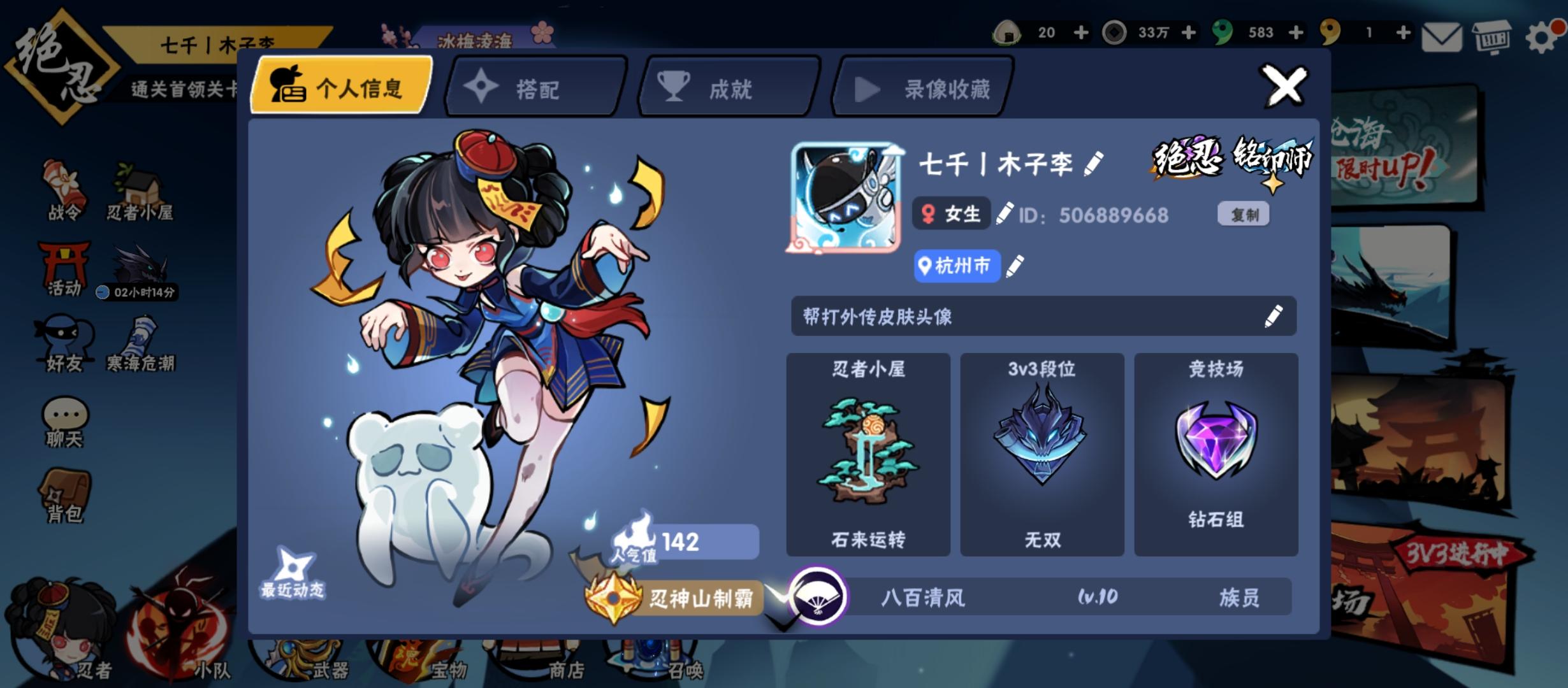Open the 聊天 chat window
The height and width of the screenshot is (688, 1568).
click(64, 424)
